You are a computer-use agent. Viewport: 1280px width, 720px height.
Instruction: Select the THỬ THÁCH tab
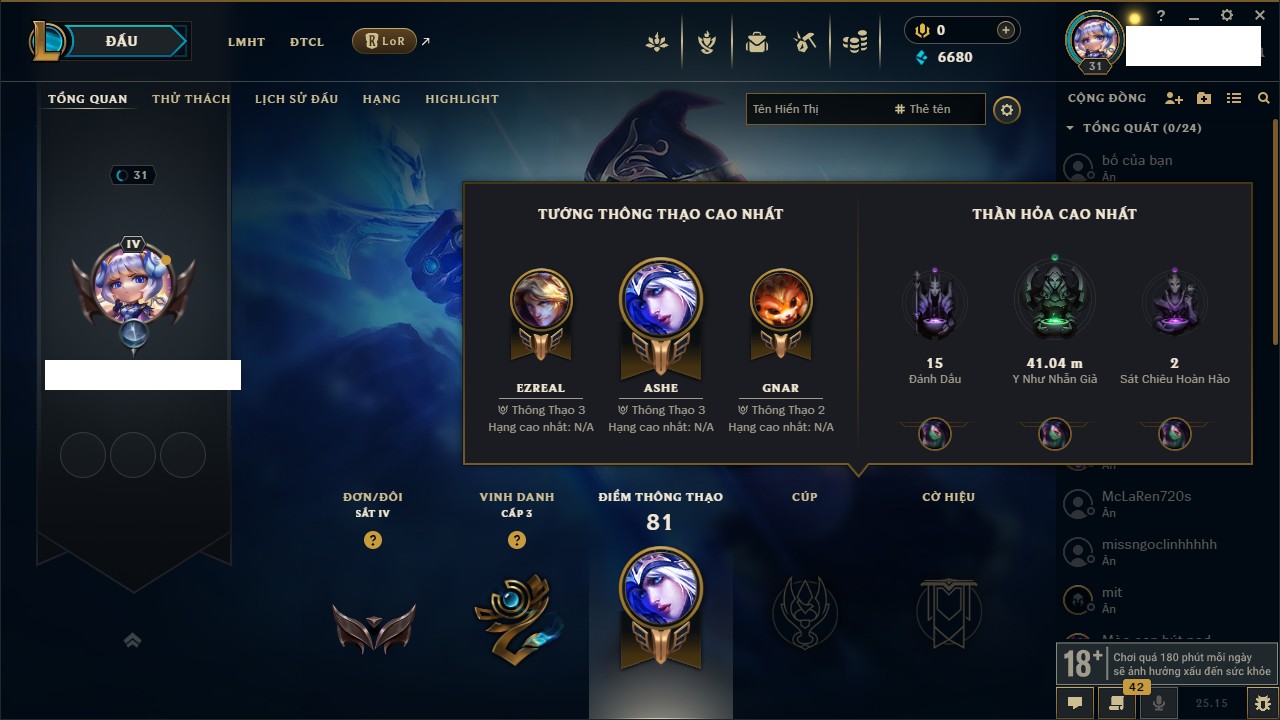pyautogui.click(x=191, y=99)
